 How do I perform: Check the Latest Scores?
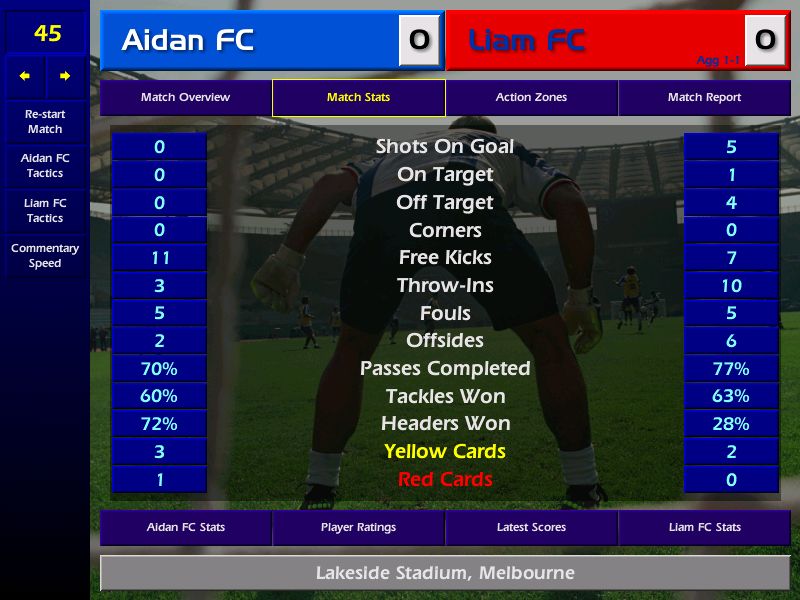point(531,527)
